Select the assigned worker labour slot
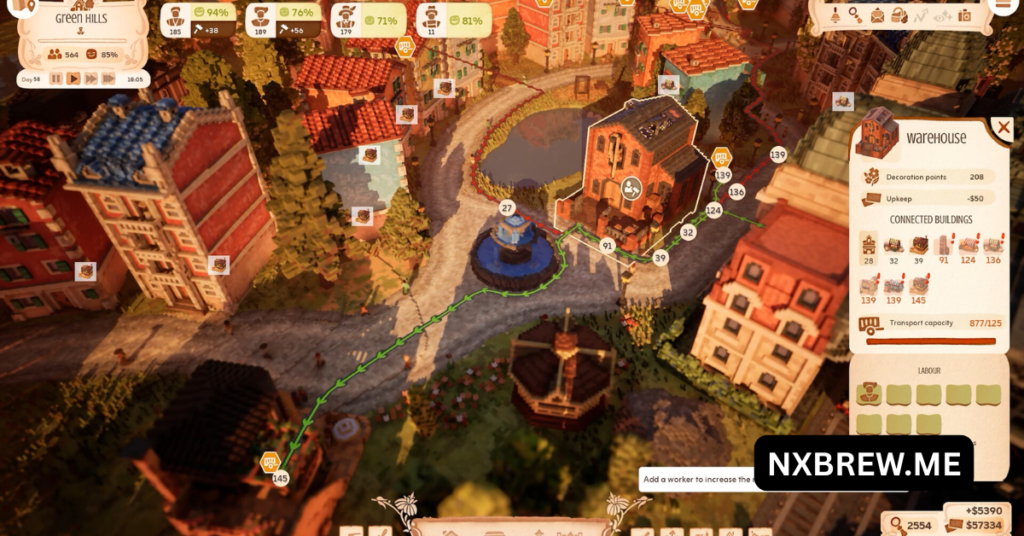 click(x=867, y=394)
